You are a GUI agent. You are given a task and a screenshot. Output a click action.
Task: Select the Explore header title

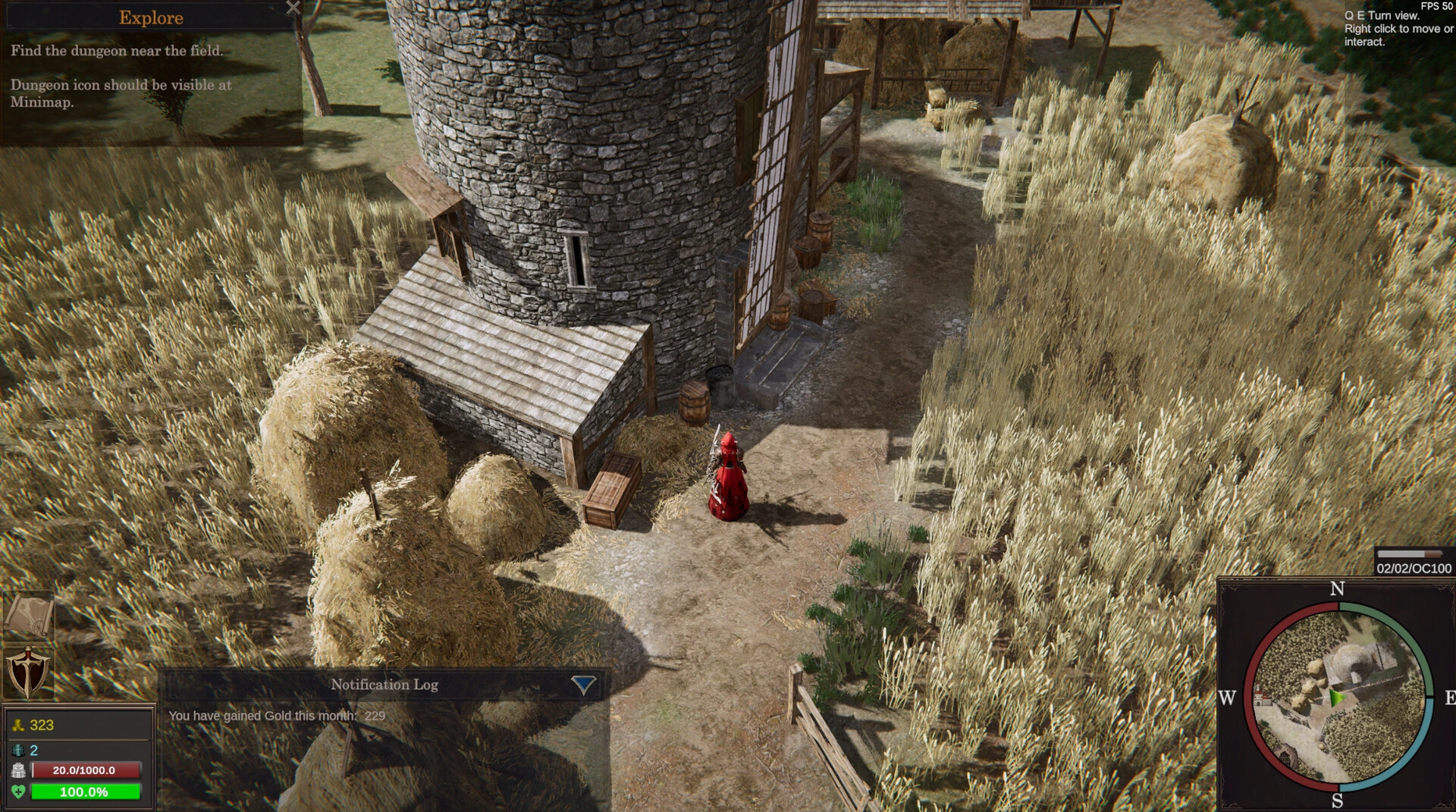[x=150, y=17]
